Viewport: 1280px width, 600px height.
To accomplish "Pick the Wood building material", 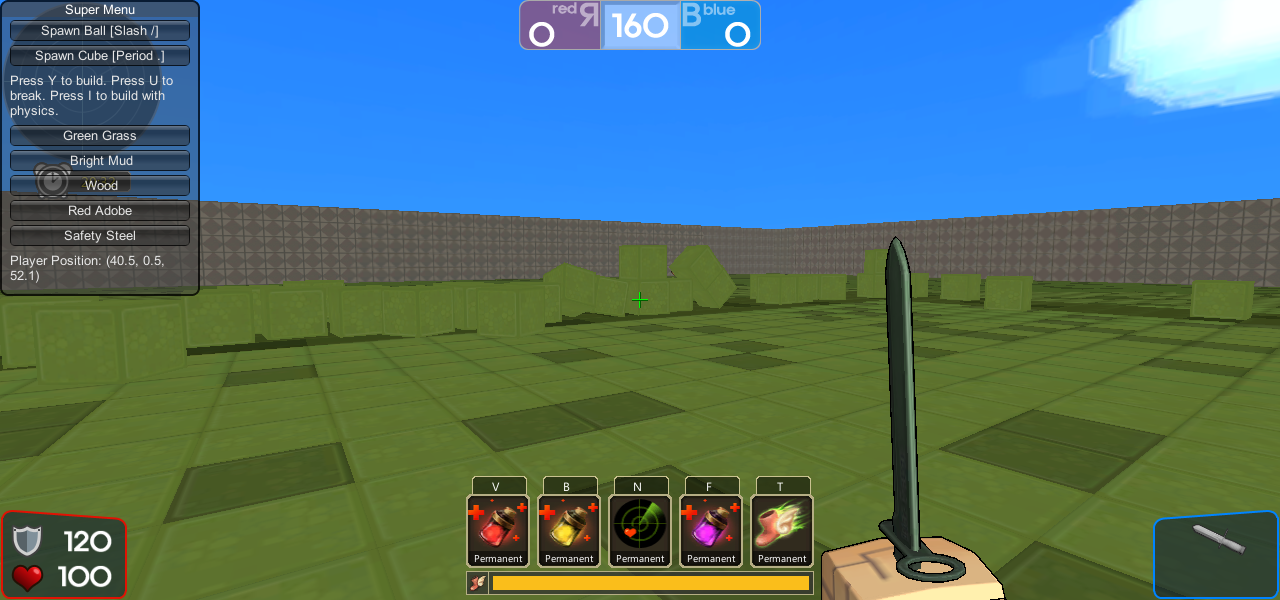I will (100, 186).
